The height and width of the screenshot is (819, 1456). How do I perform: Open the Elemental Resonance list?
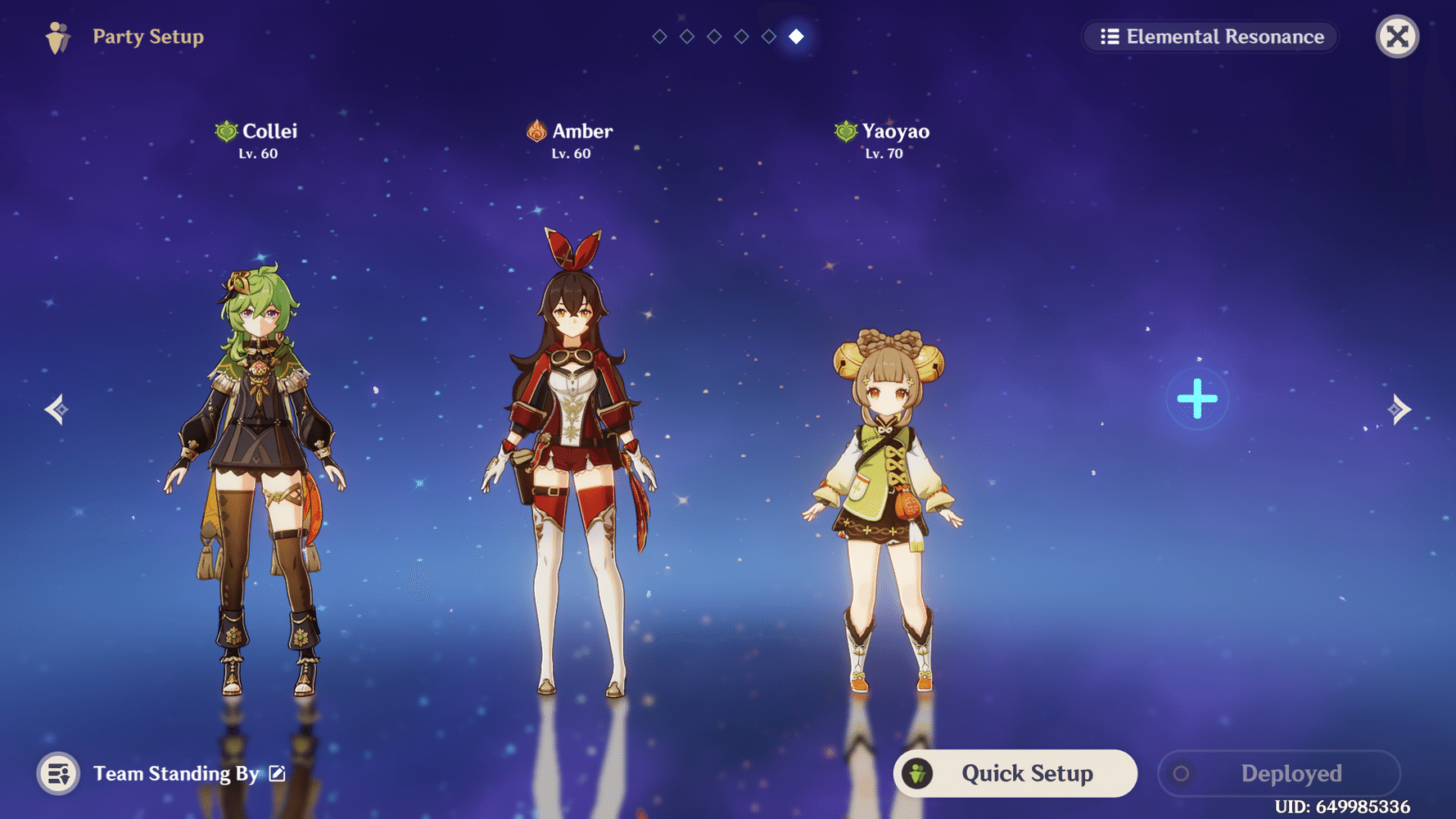pyautogui.click(x=1211, y=37)
